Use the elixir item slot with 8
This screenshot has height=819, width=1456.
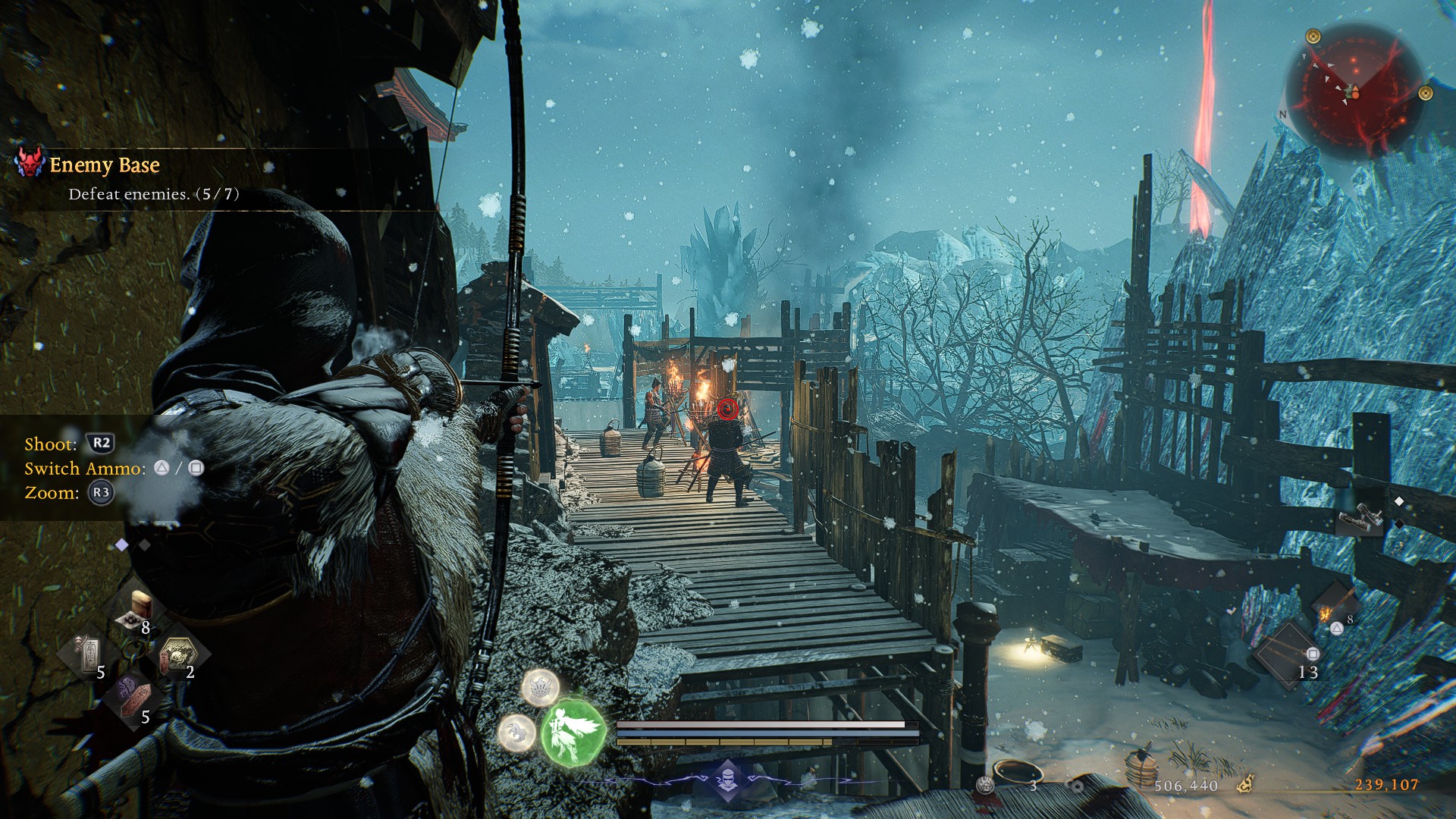click(139, 610)
